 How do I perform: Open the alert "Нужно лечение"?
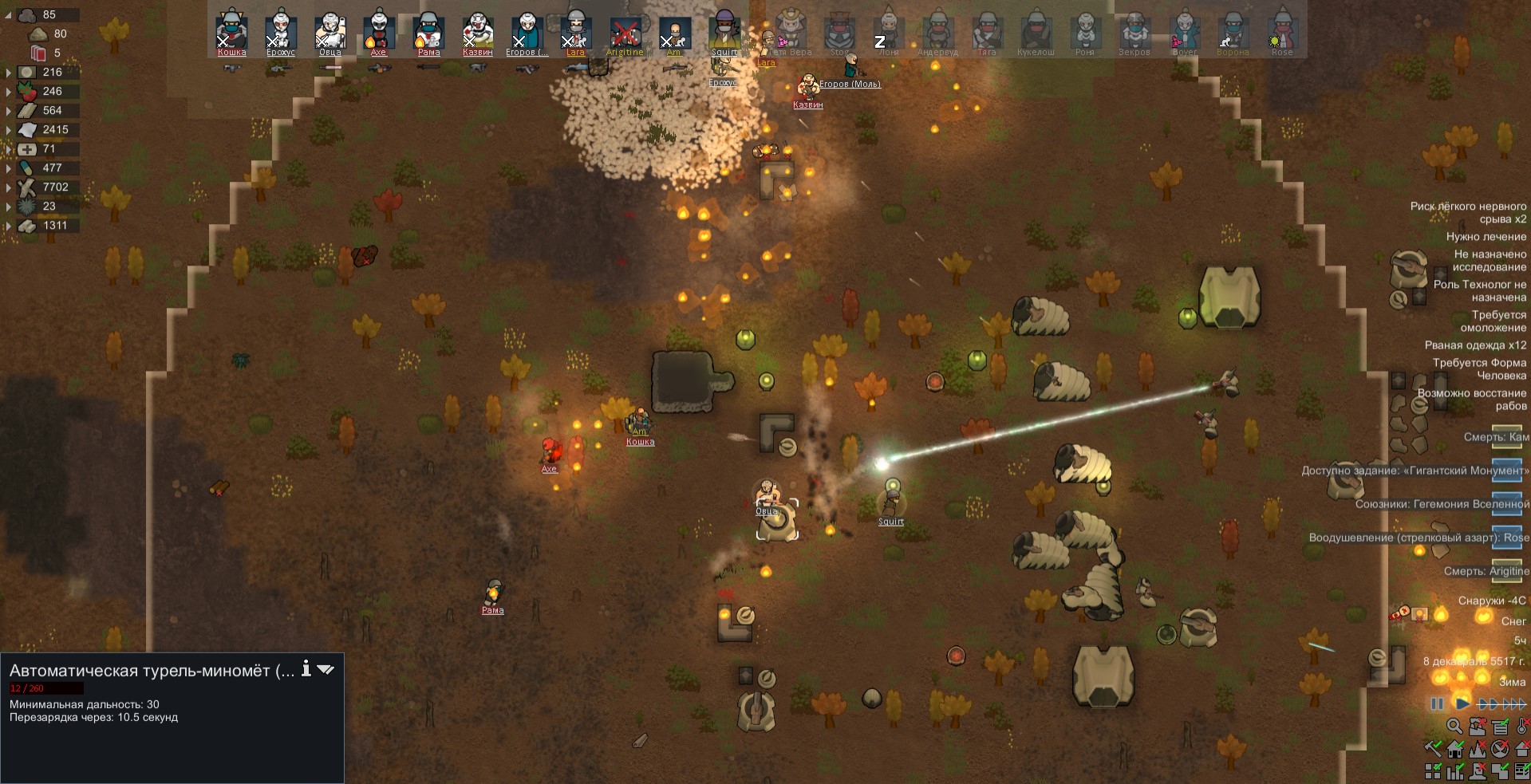(x=1486, y=237)
